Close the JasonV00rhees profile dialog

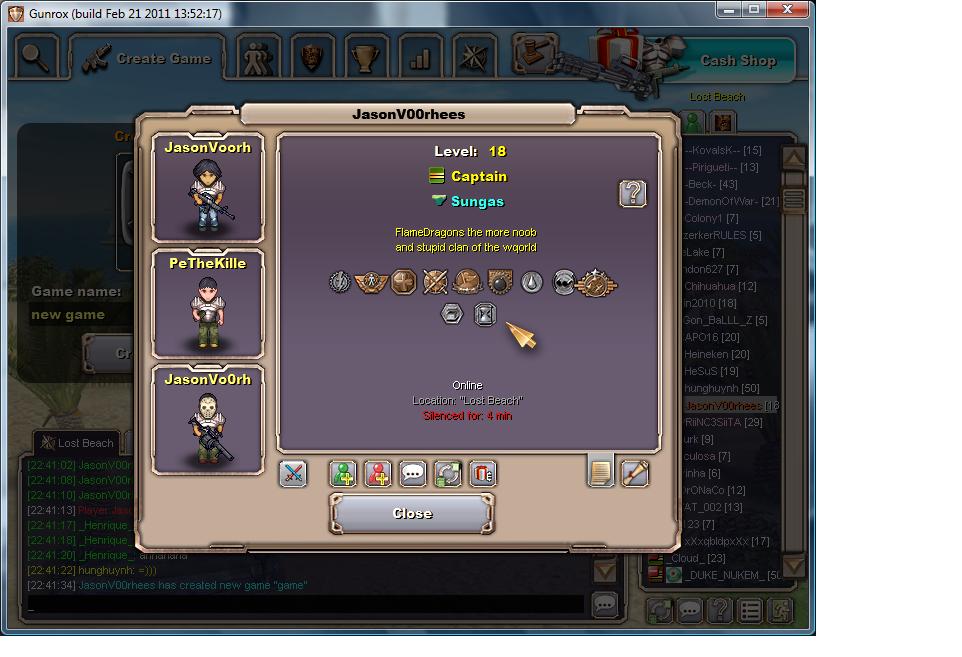click(411, 514)
